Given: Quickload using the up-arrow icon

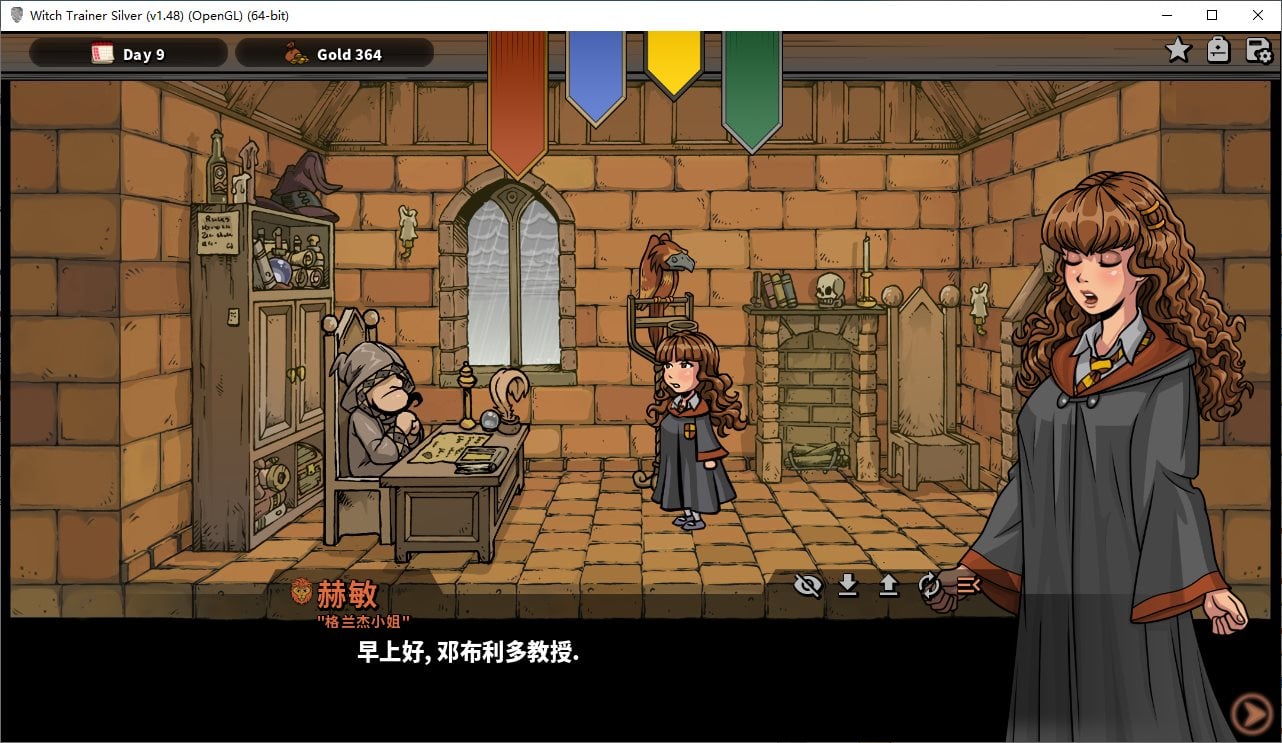Looking at the screenshot, I should click(888, 586).
